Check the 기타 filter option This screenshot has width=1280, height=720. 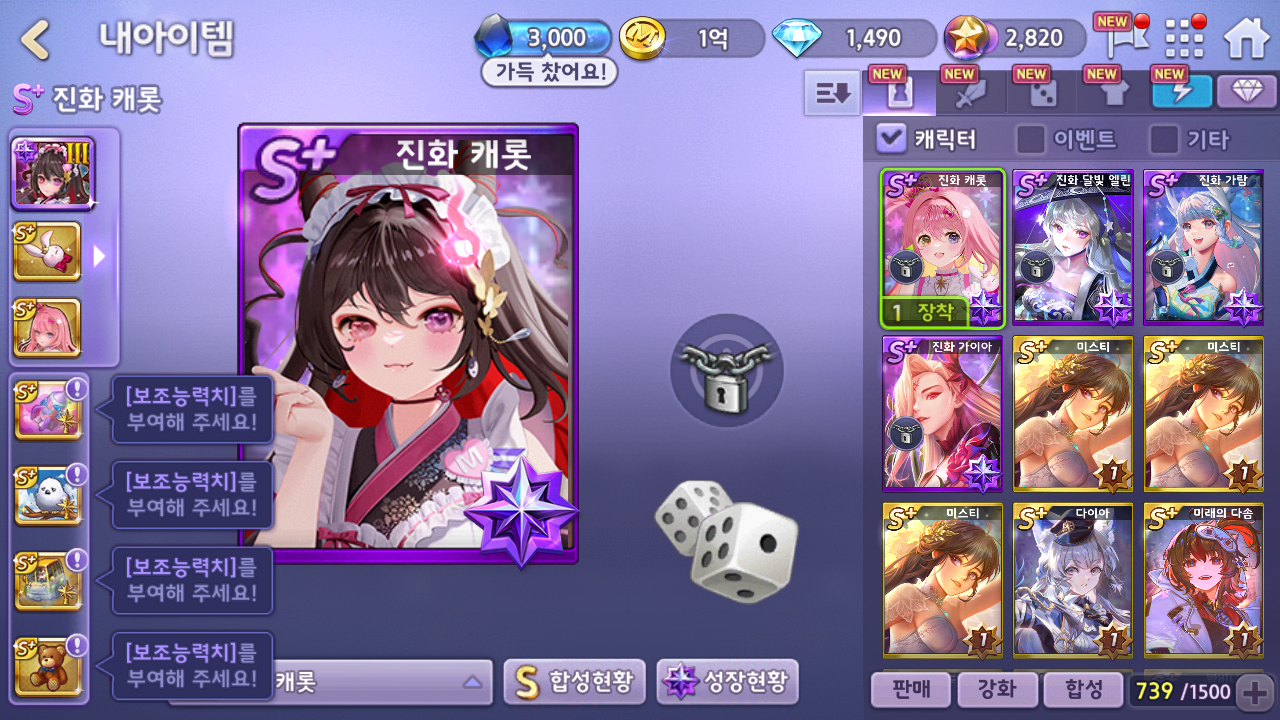click(1164, 139)
